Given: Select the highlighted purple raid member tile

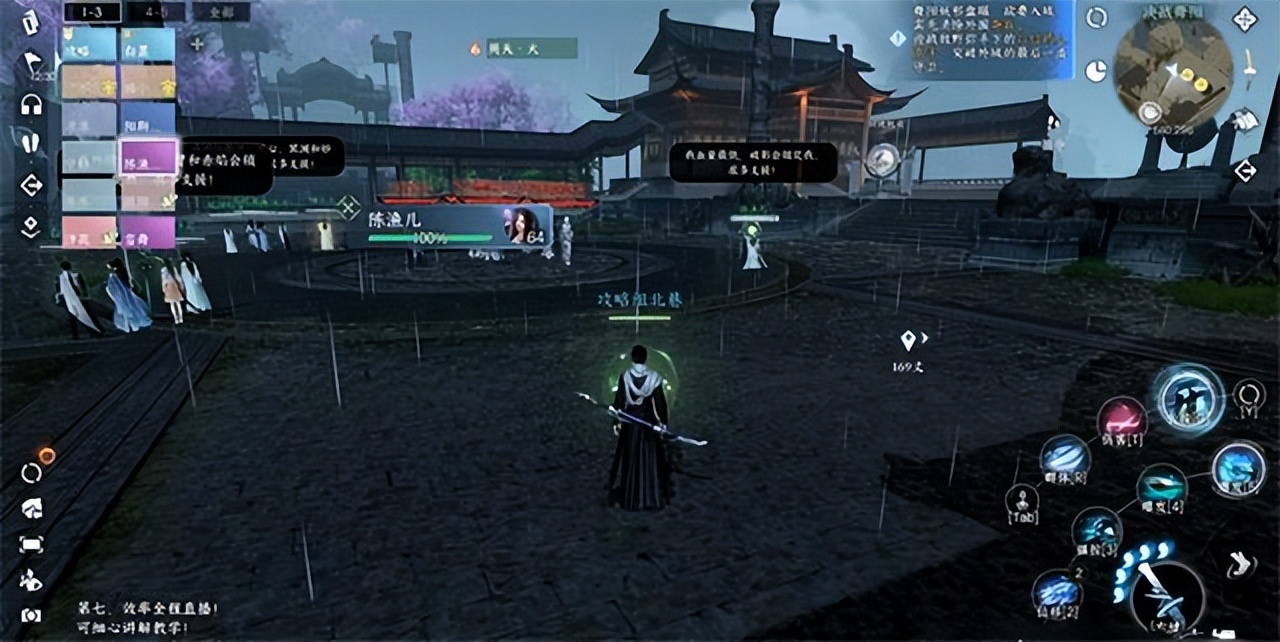Looking at the screenshot, I should 148,158.
